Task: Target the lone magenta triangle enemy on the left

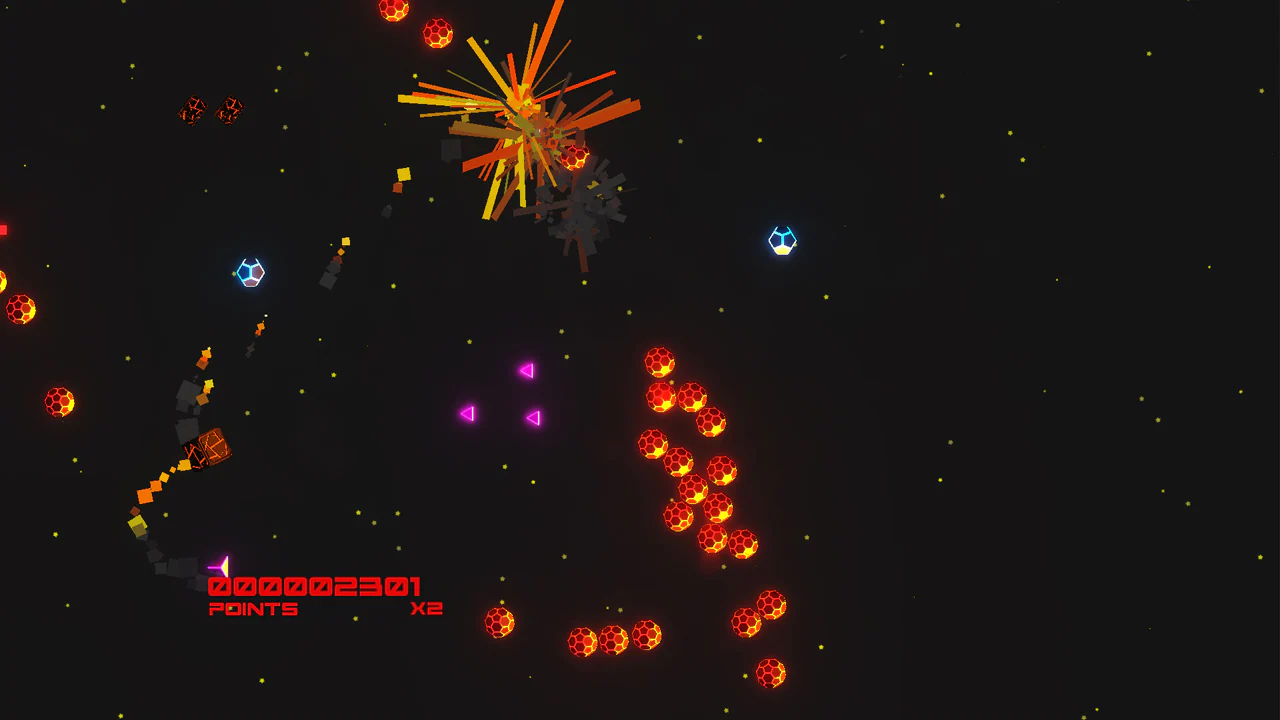Action: (466, 412)
